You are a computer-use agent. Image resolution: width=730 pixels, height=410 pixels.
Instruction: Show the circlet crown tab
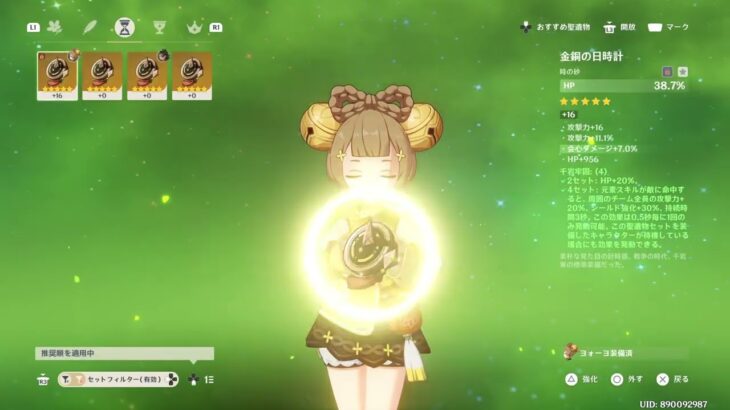(x=193, y=27)
